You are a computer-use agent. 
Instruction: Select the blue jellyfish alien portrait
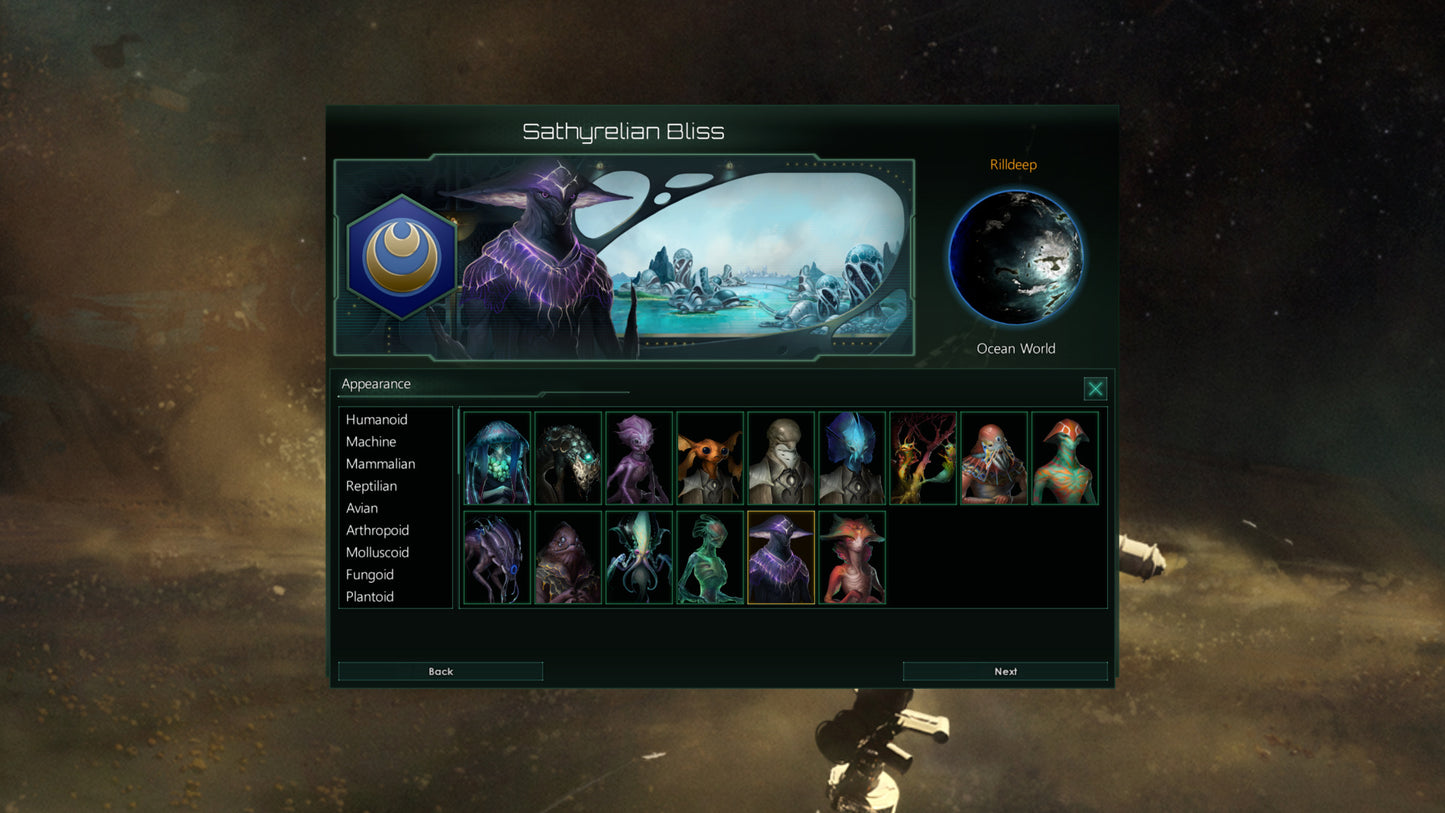click(497, 458)
